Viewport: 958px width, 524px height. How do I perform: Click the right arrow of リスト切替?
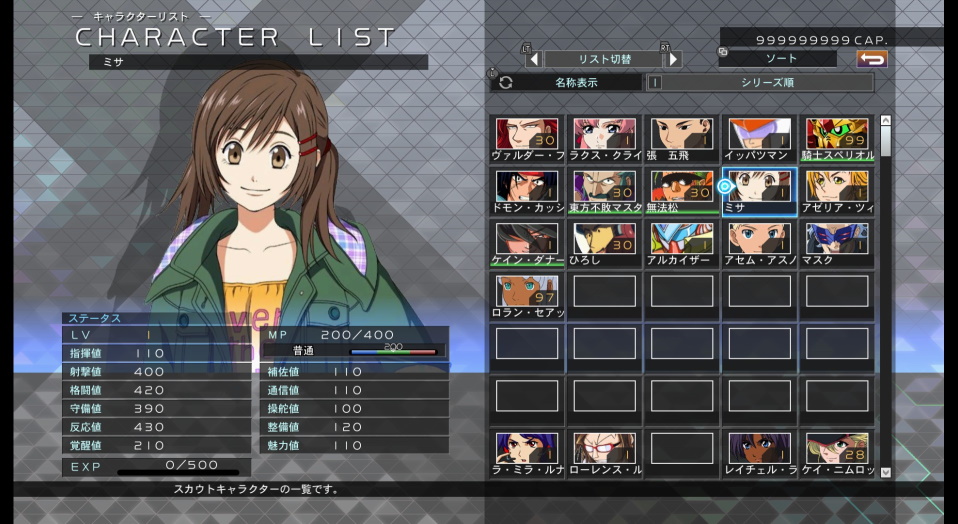pyautogui.click(x=674, y=59)
